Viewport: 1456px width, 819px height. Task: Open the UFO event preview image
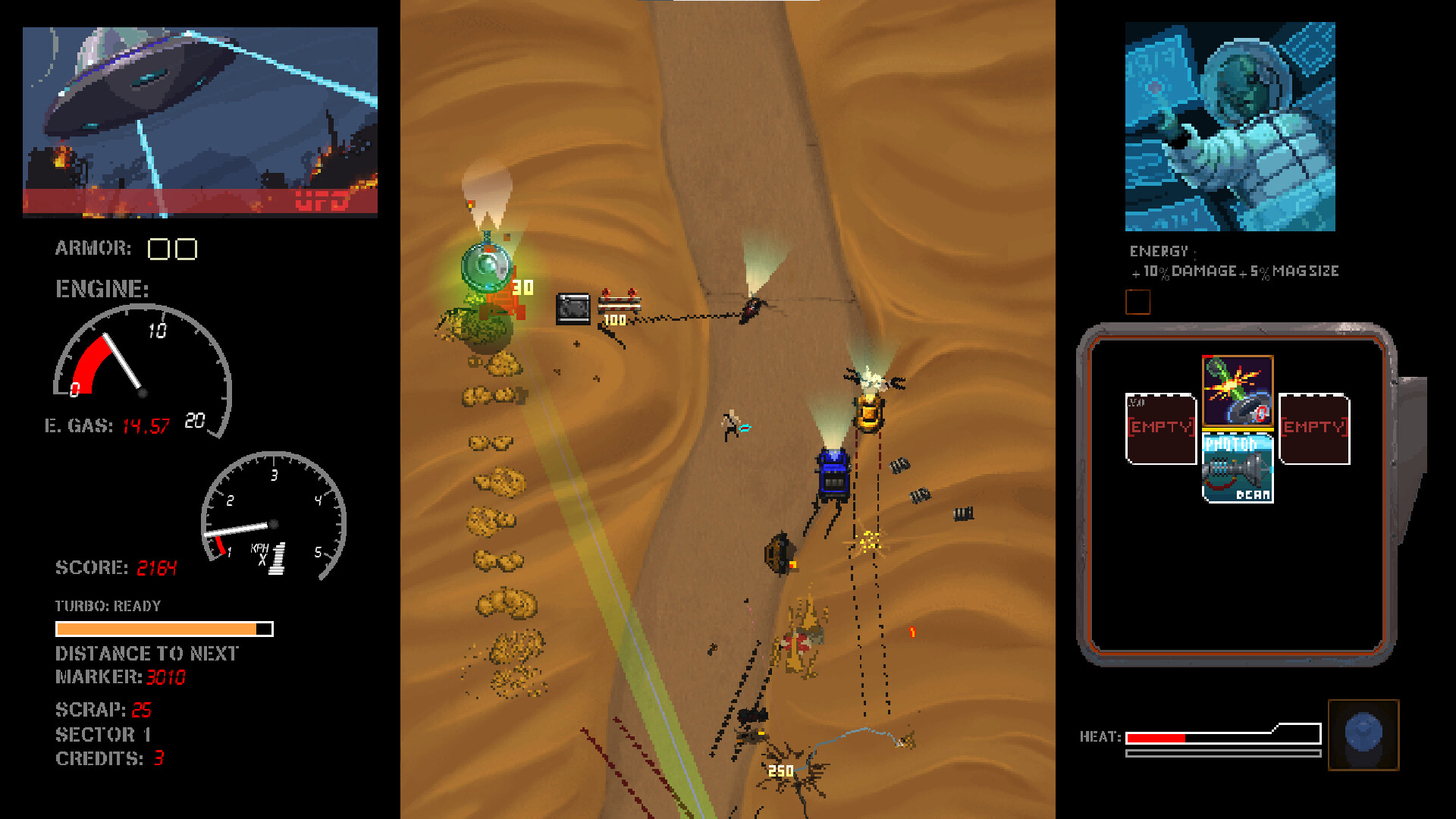tap(199, 121)
